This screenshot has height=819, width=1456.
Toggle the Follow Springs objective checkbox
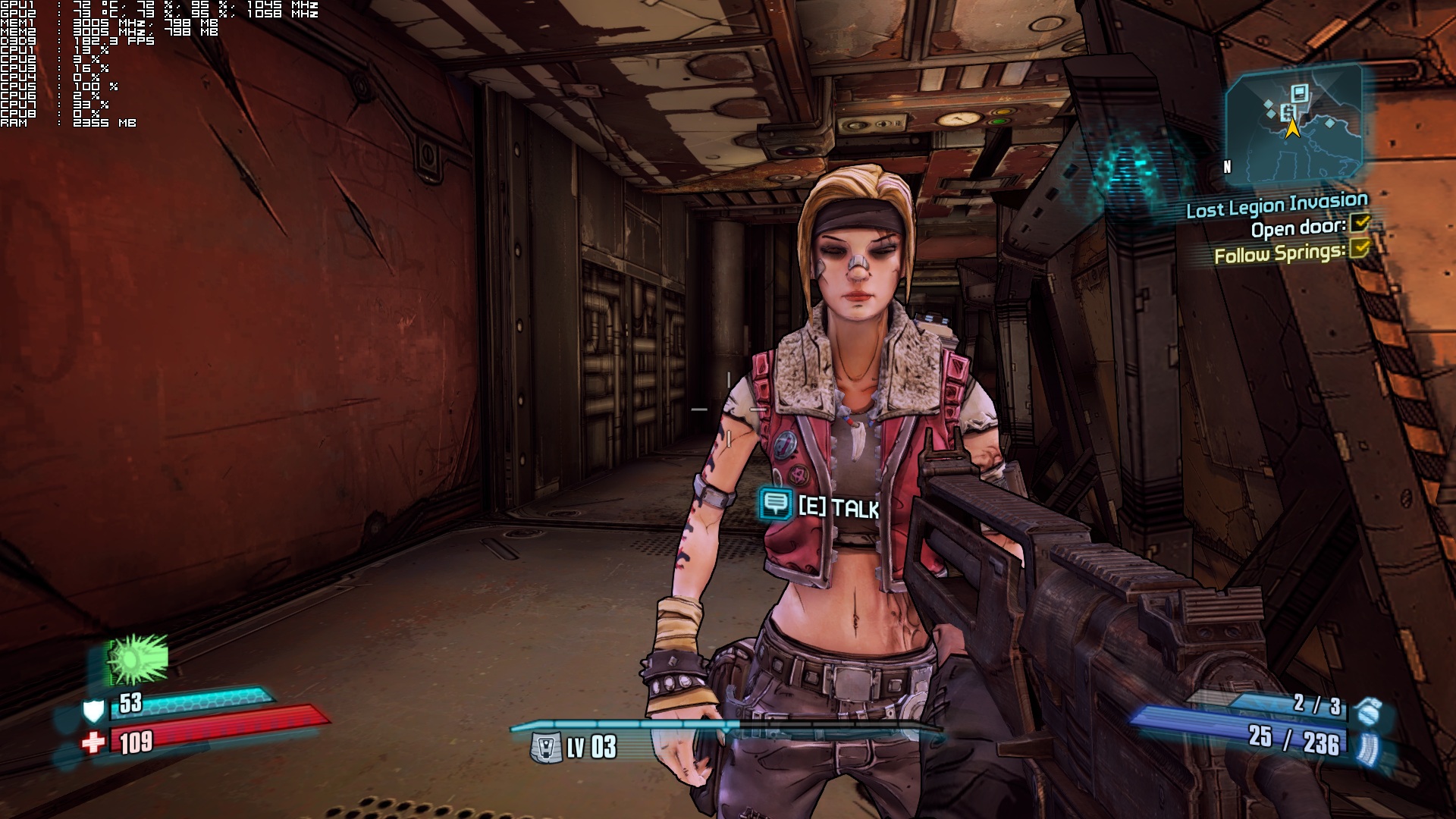coord(1360,248)
